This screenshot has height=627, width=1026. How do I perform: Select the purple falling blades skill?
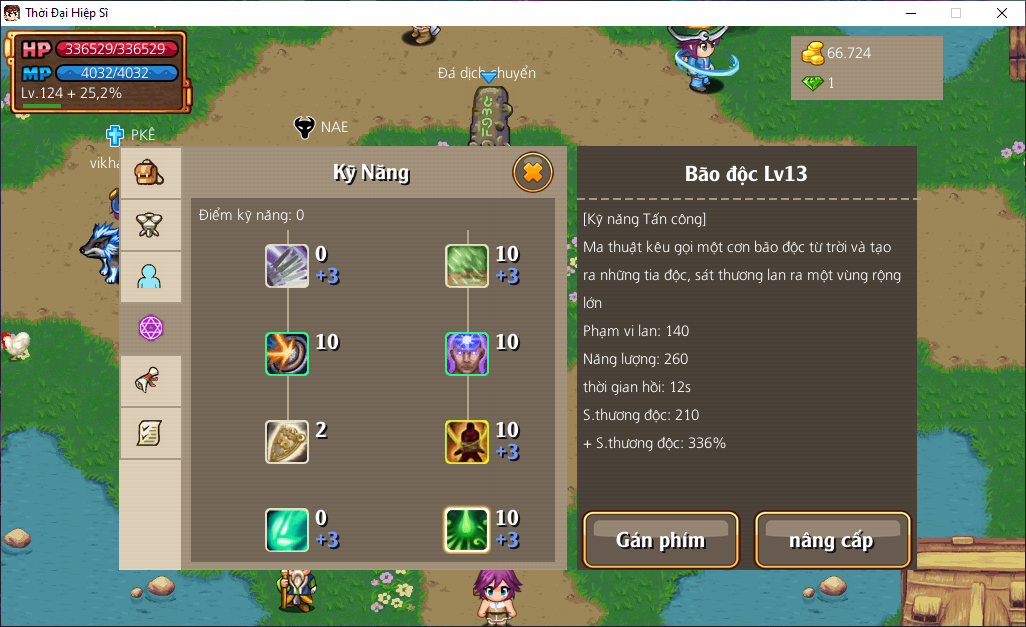pos(287,266)
